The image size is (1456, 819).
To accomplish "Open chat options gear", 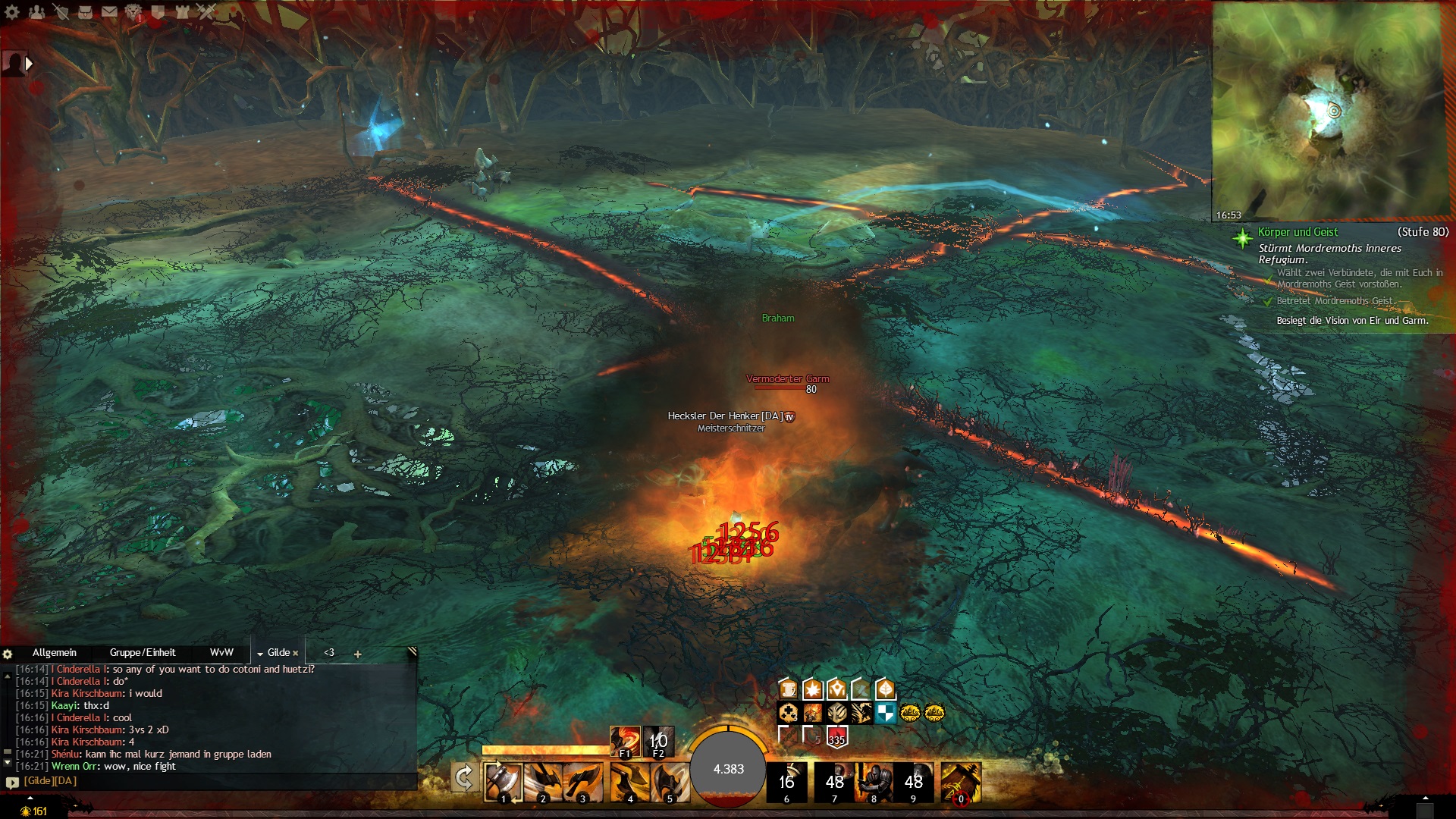I will click(8, 654).
